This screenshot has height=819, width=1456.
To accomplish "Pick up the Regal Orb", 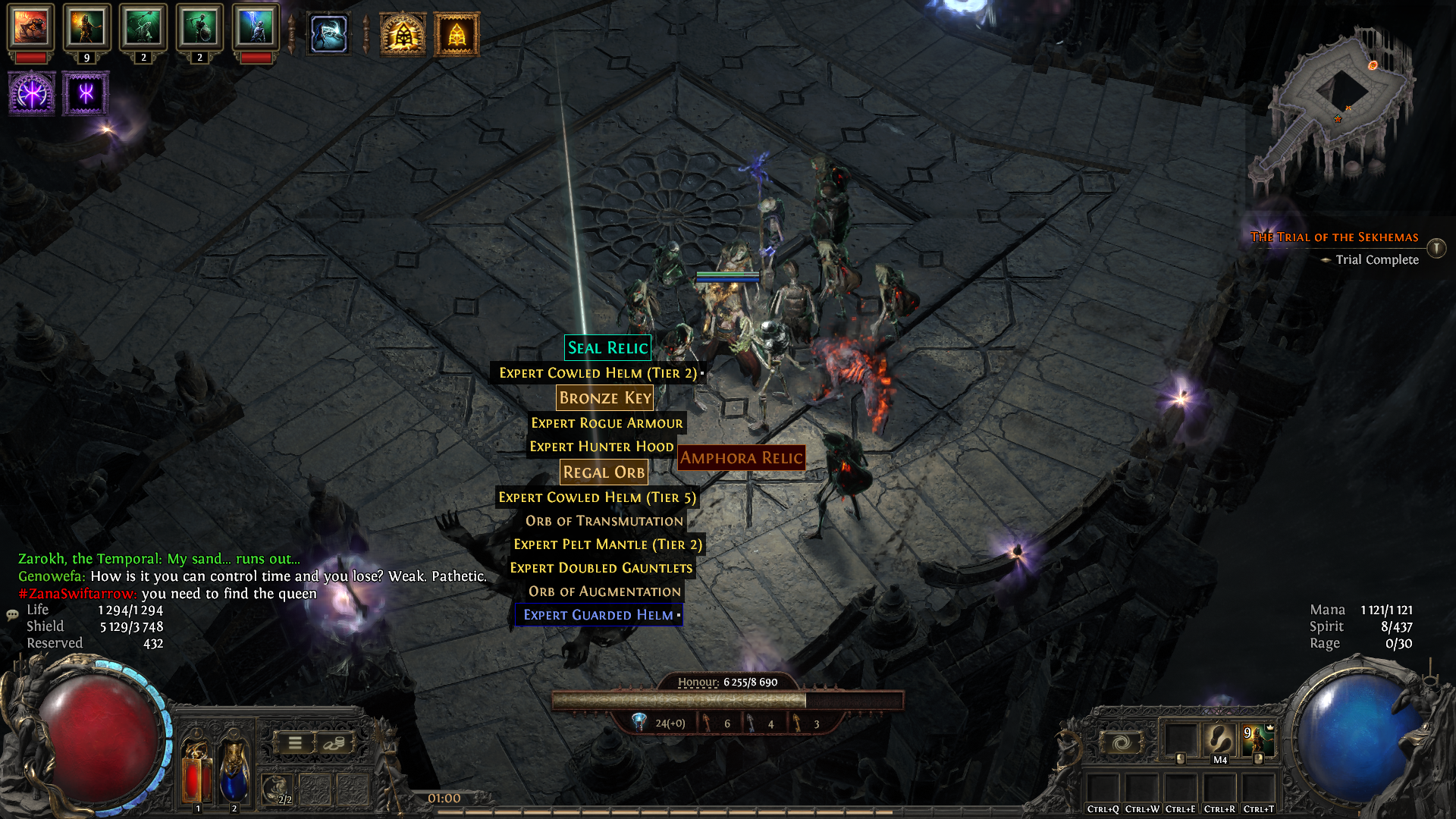I will point(604,472).
